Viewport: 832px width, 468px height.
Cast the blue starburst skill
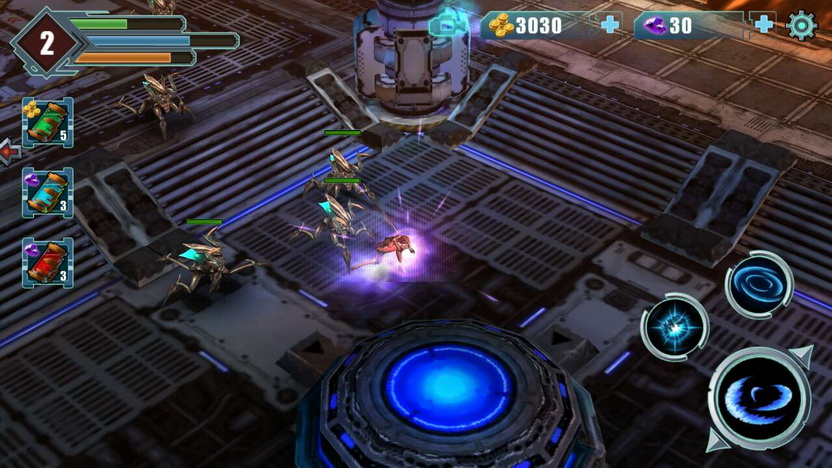(675, 327)
